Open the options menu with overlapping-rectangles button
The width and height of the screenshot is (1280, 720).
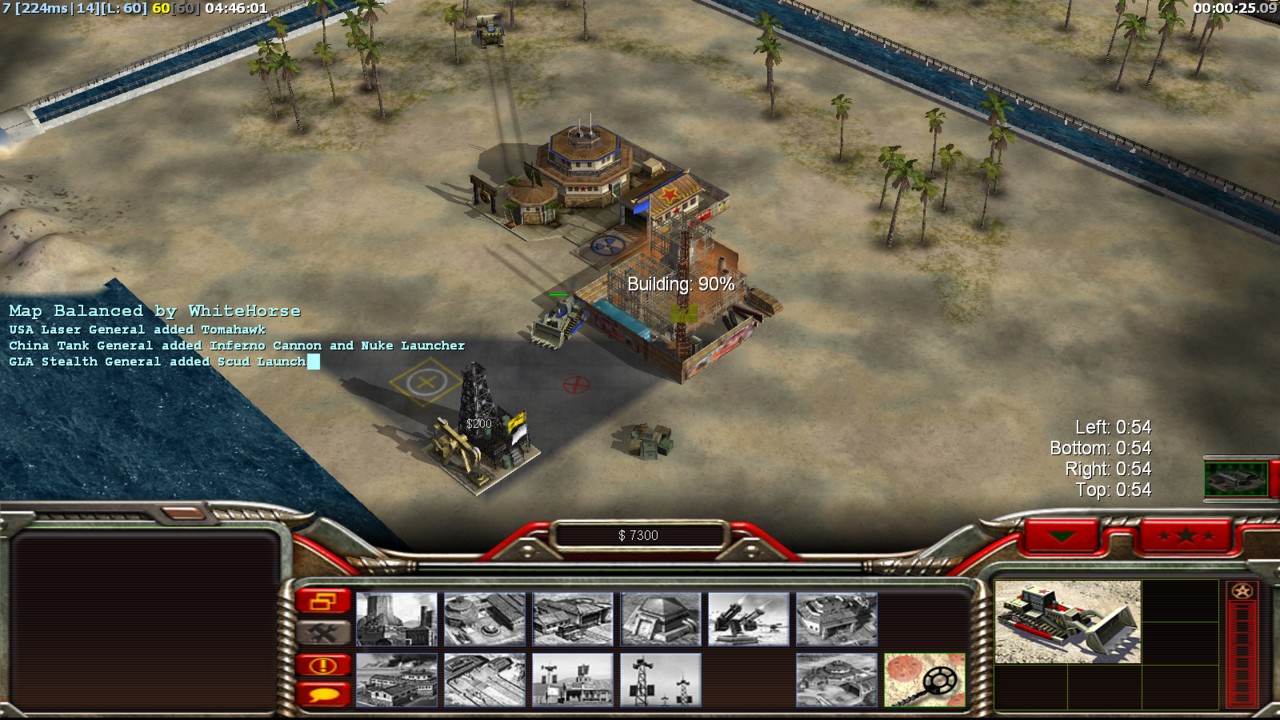[x=323, y=601]
